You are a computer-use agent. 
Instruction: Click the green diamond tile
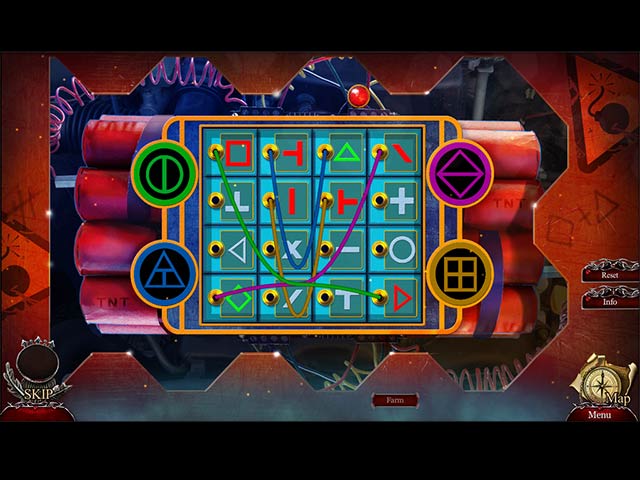[x=238, y=298]
